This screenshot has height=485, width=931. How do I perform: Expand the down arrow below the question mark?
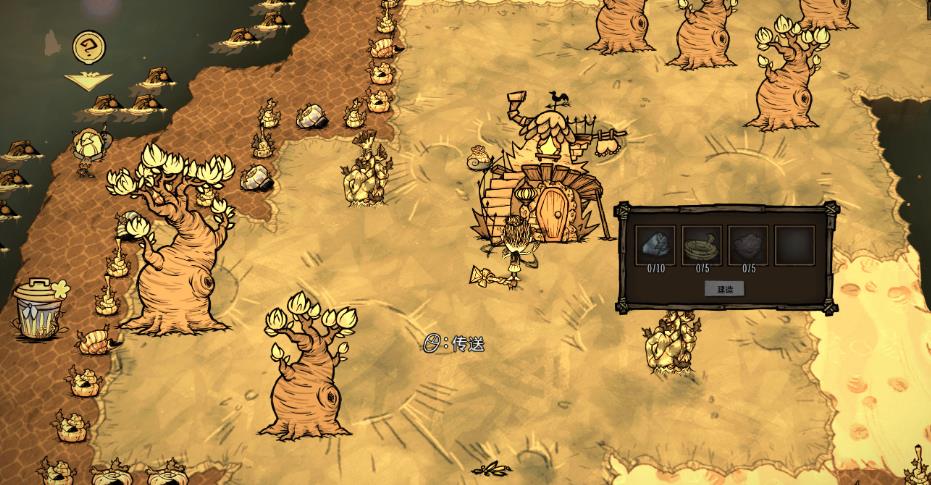87,81
